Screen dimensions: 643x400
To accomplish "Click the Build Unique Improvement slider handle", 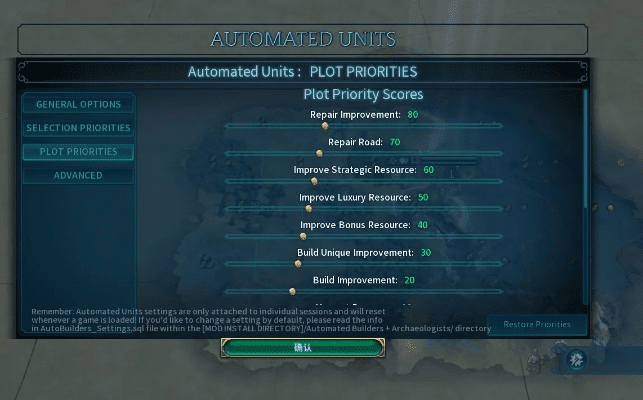I will click(297, 264).
